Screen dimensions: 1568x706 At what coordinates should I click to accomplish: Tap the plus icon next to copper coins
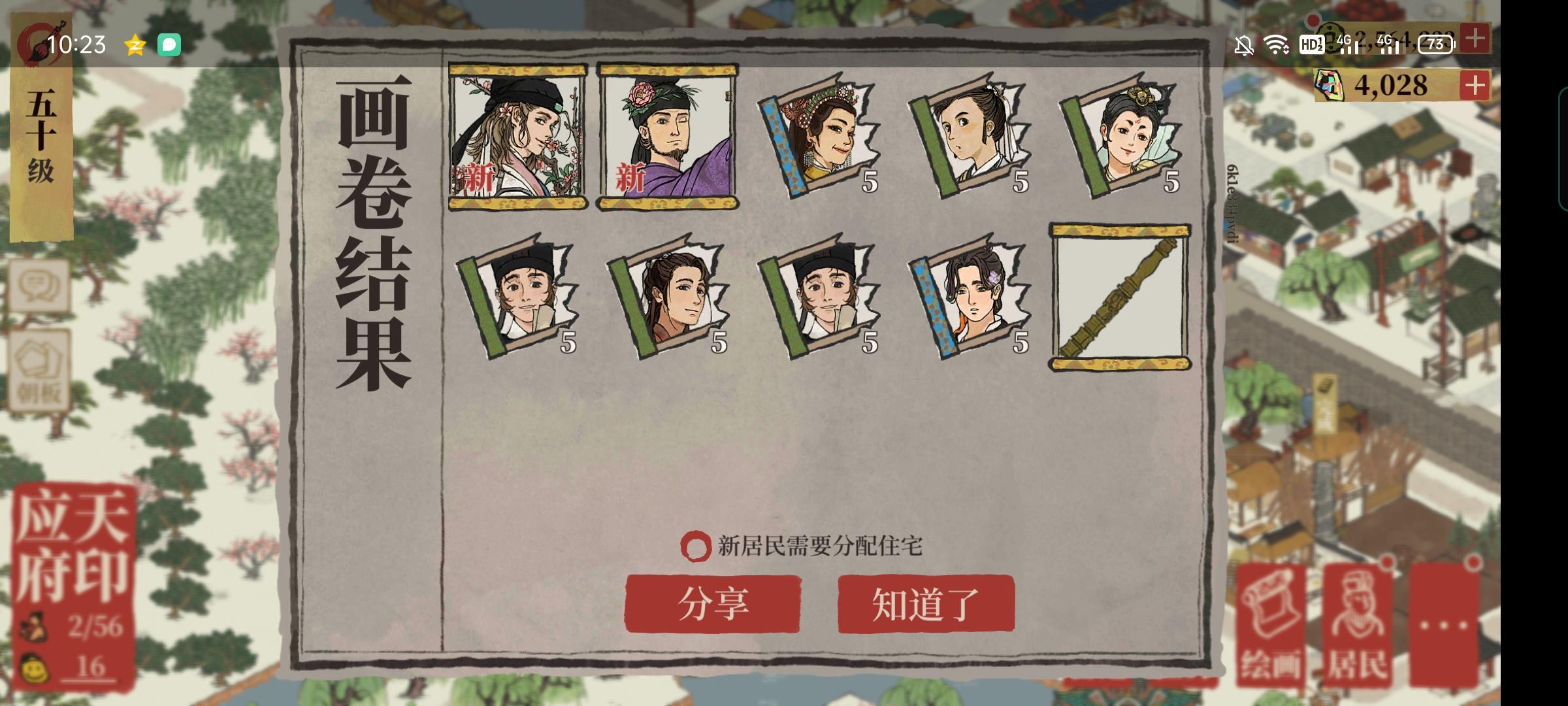point(1474,41)
